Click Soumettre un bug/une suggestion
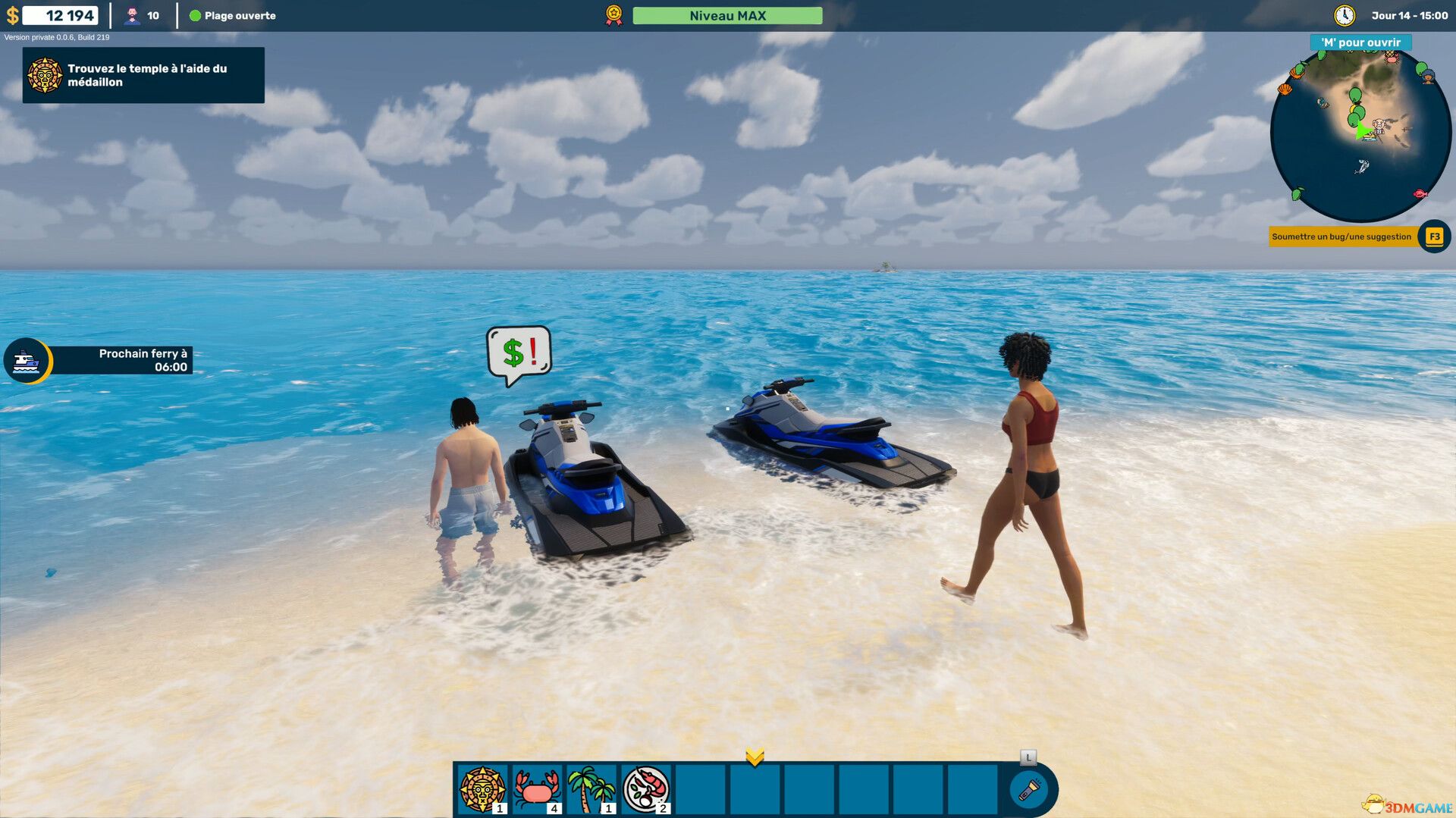The height and width of the screenshot is (818, 1456). pos(1341,236)
